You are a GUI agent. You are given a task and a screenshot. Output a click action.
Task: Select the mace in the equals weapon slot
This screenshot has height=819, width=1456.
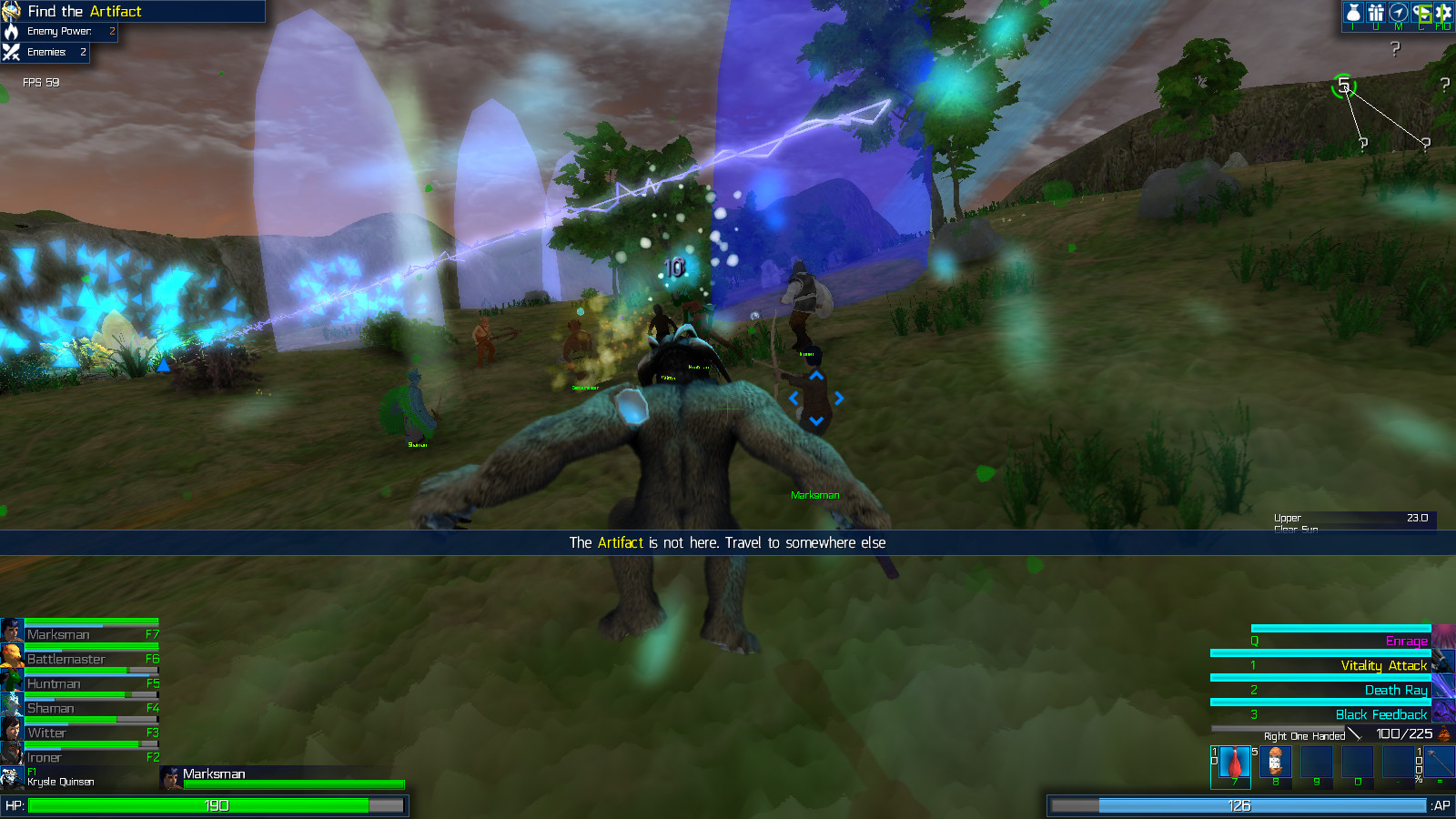tap(1439, 760)
